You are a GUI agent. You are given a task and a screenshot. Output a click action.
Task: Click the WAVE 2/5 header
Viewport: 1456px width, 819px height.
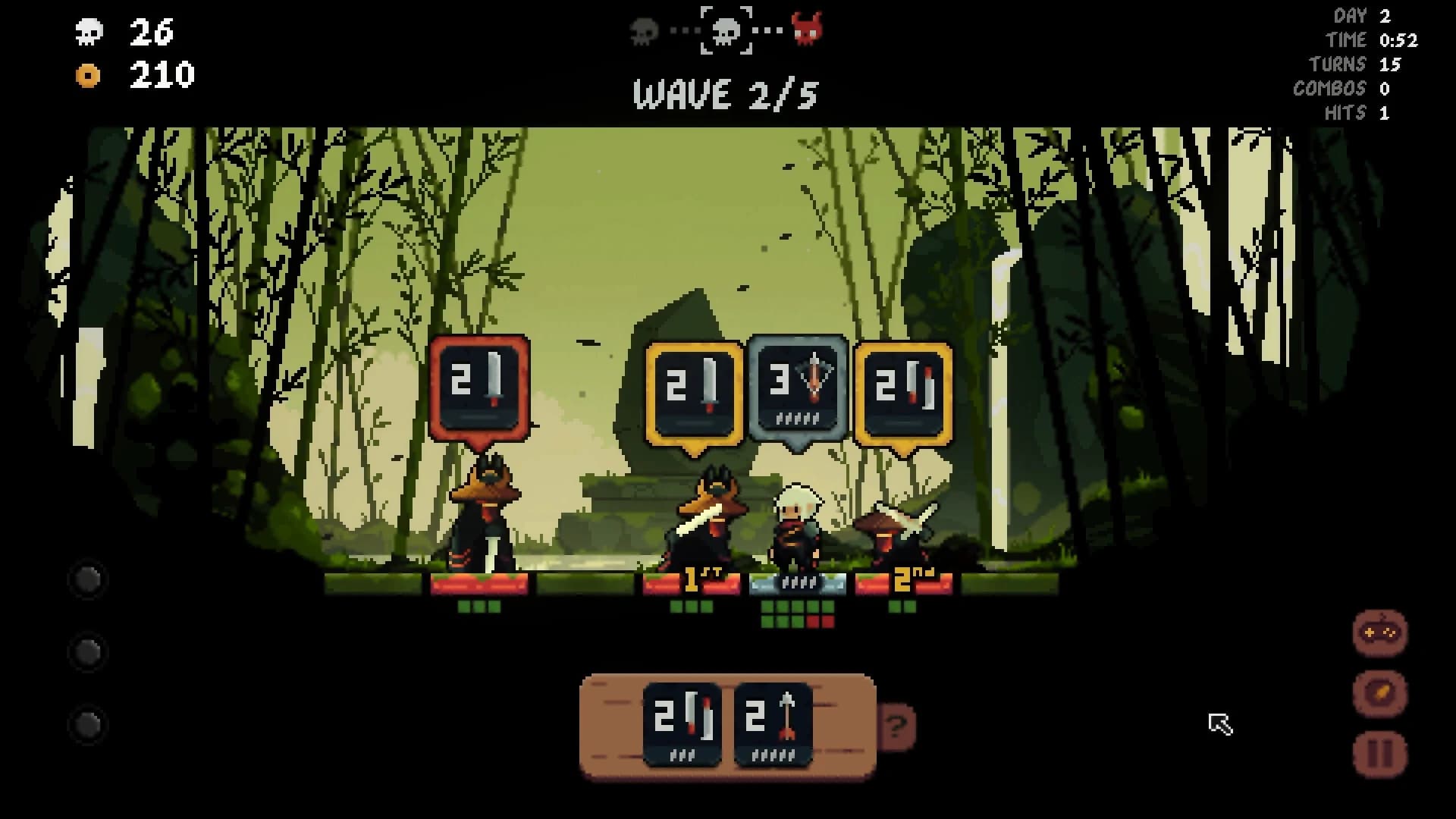pyautogui.click(x=726, y=94)
